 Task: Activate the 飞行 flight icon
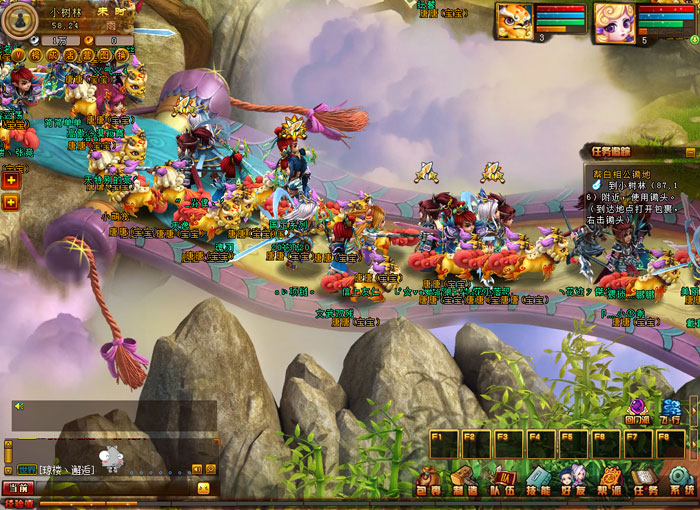tap(672, 412)
